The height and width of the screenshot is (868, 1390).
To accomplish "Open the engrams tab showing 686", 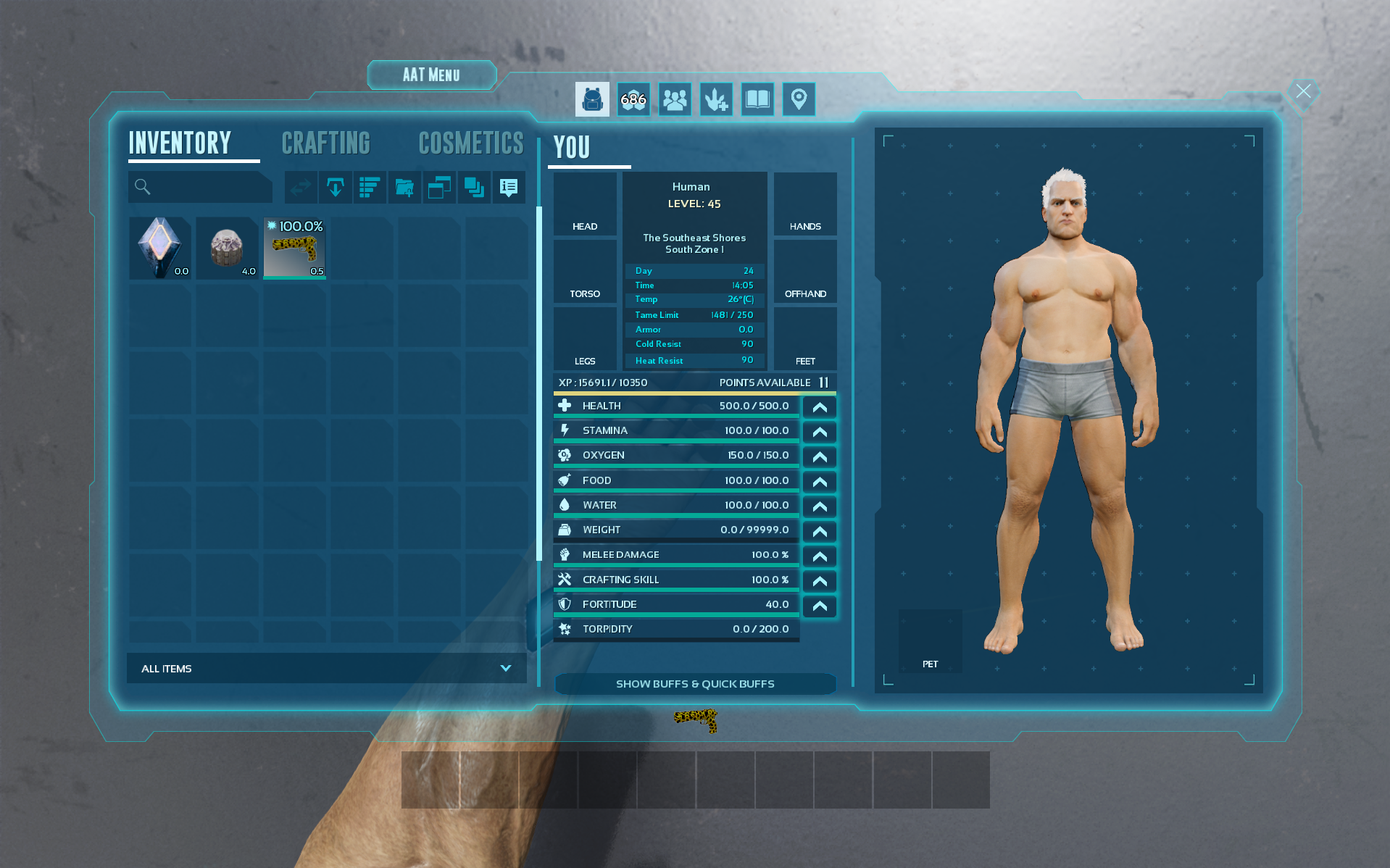I will (633, 99).
